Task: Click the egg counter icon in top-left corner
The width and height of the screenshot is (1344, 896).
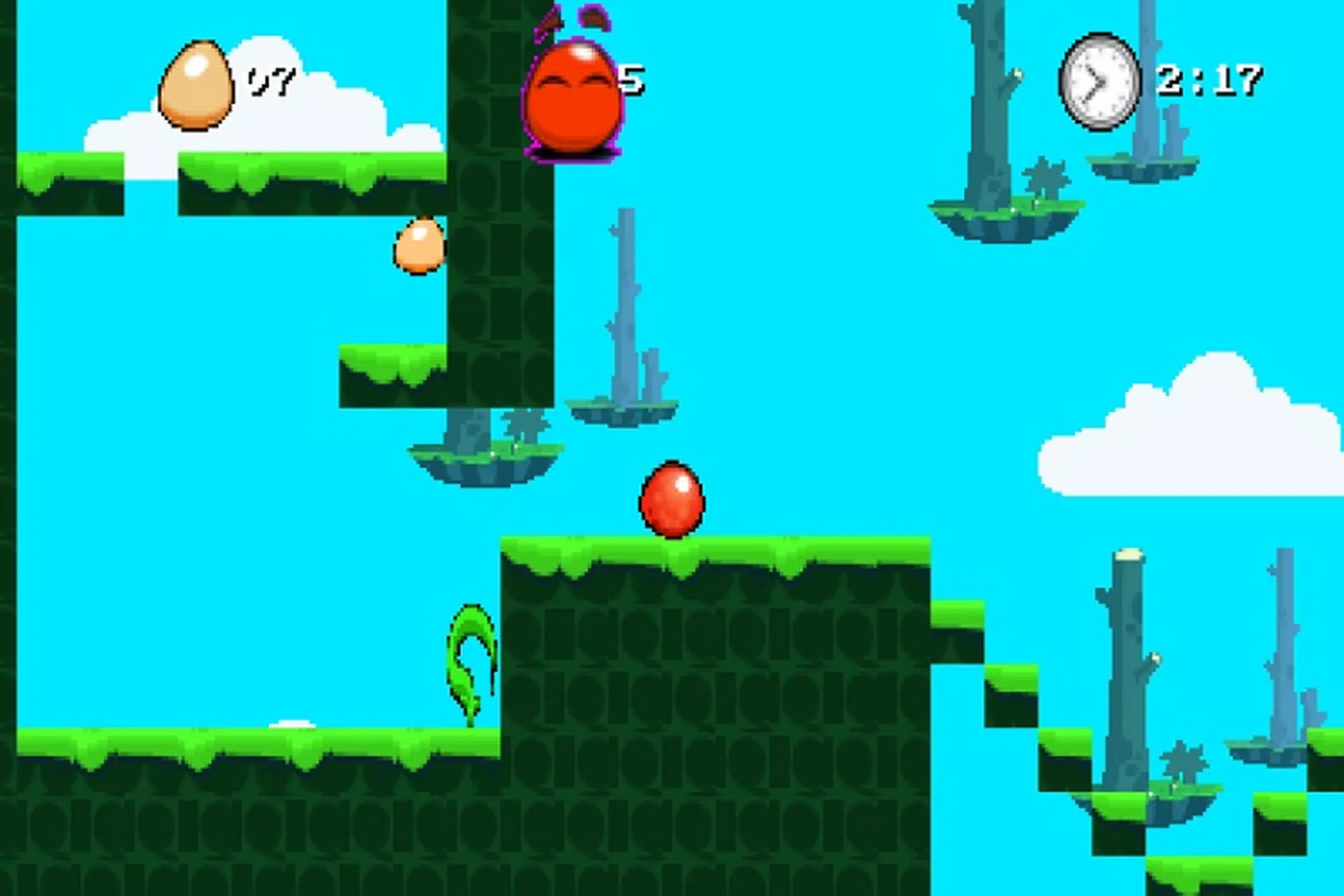Action: [197, 84]
